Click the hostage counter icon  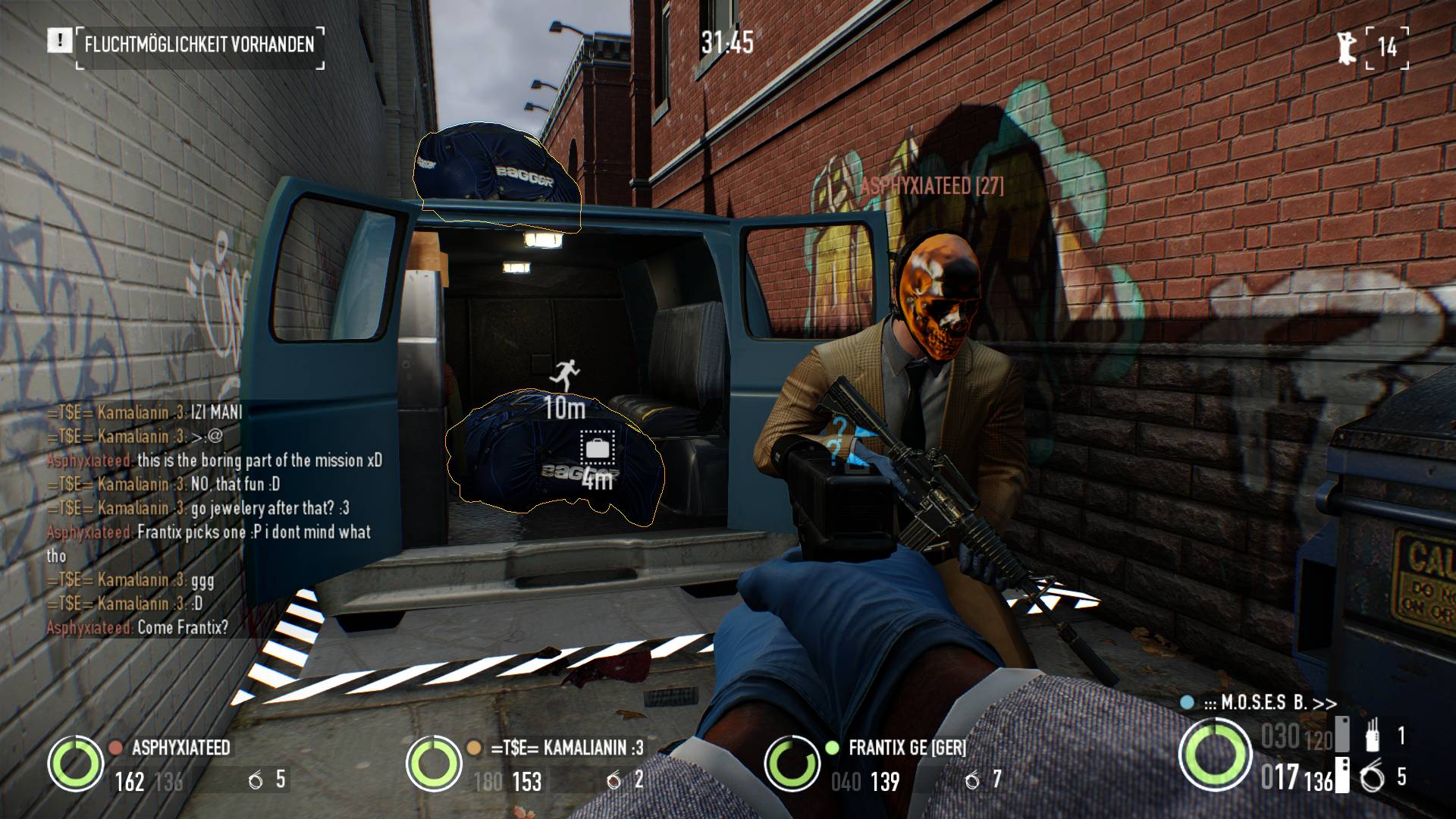[x=1347, y=47]
